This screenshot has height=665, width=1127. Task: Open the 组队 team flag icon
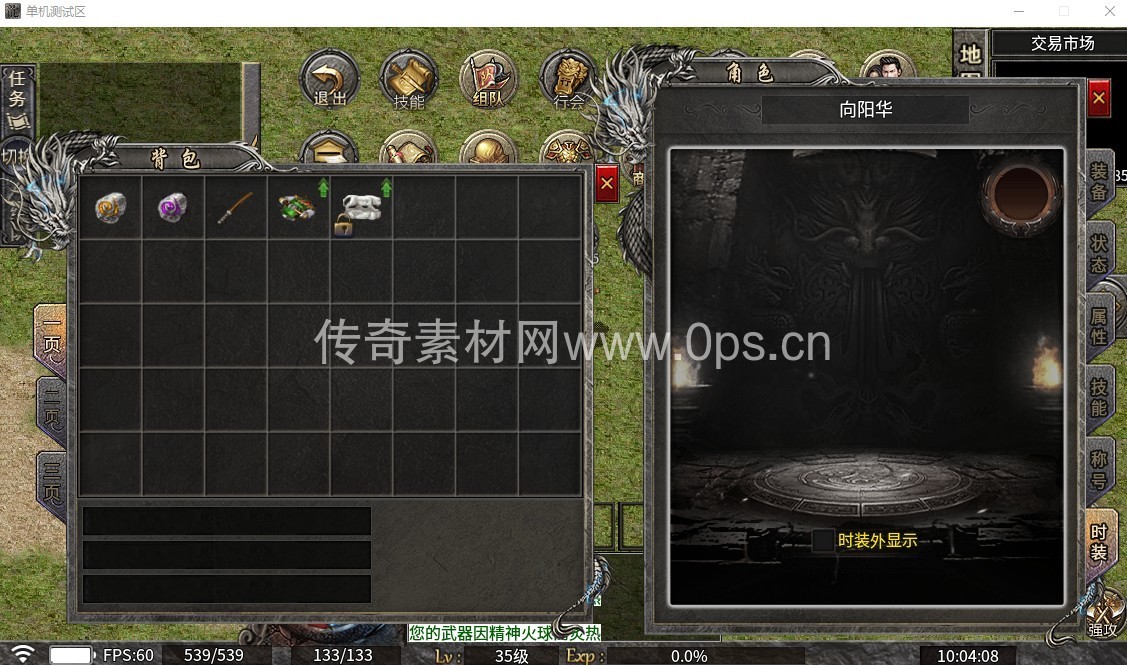point(488,80)
